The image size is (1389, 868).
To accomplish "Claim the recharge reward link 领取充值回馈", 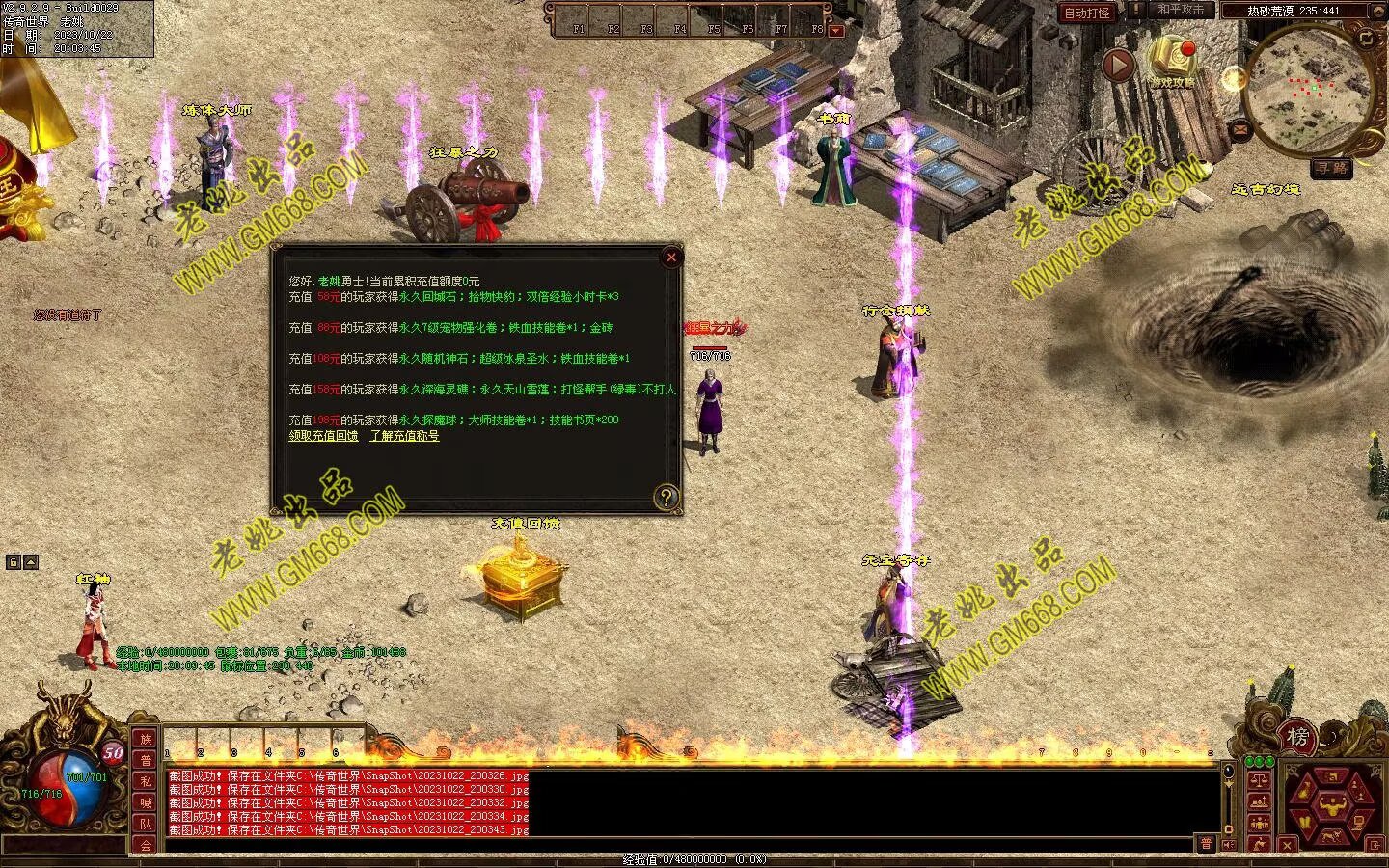I will [323, 436].
